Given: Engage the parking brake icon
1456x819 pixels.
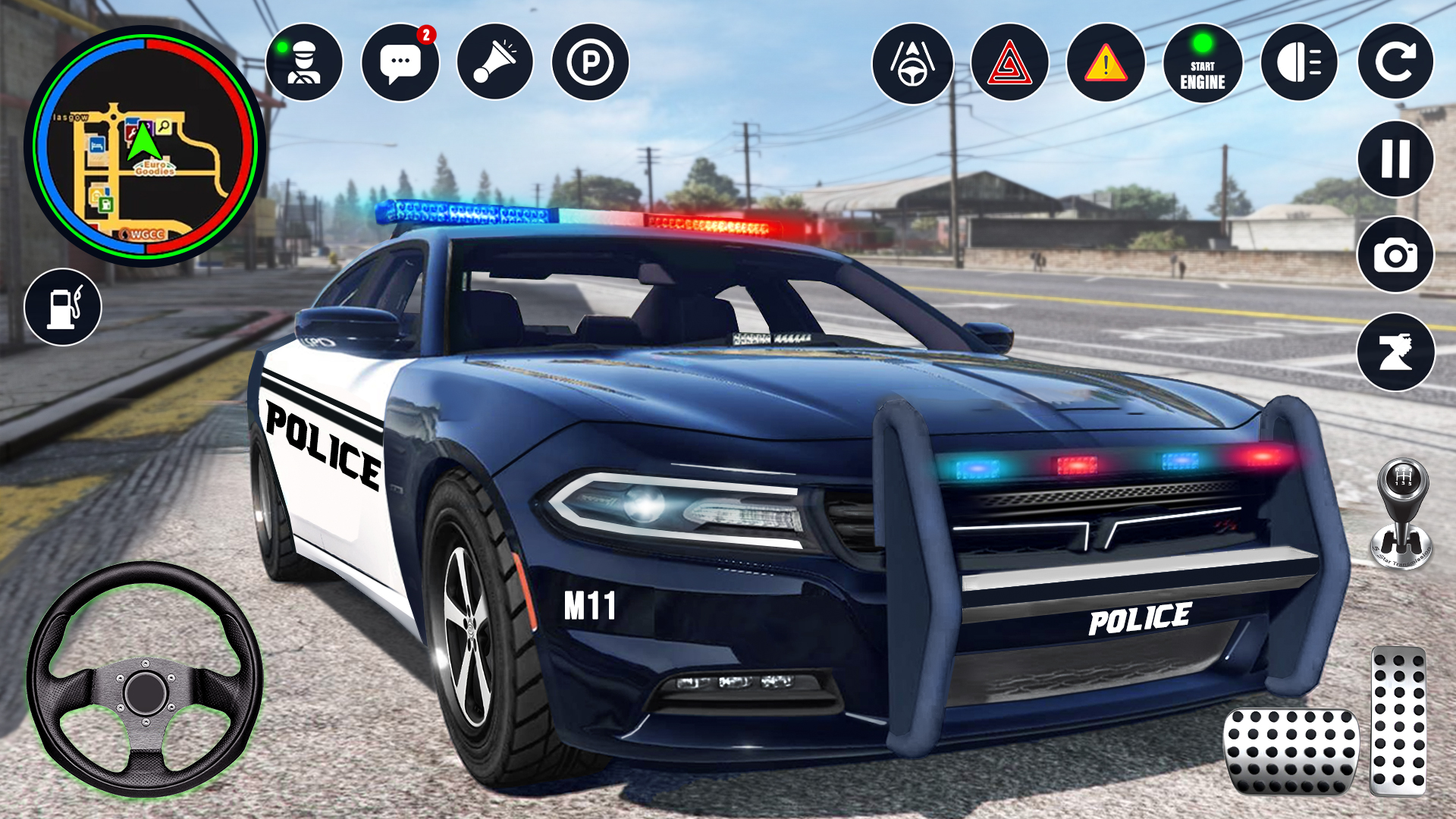Looking at the screenshot, I should tap(593, 62).
